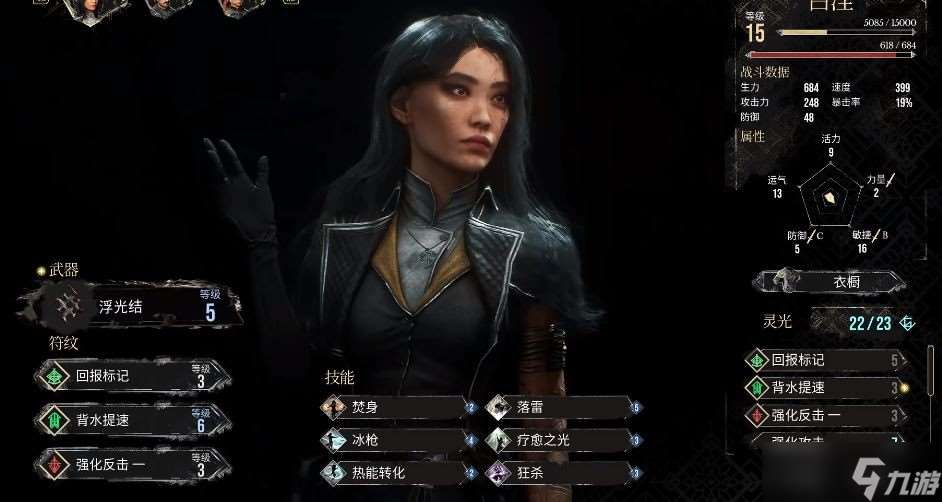The width and height of the screenshot is (942, 502).
Task: Pick the 落雷 skill
Action: pos(562,407)
